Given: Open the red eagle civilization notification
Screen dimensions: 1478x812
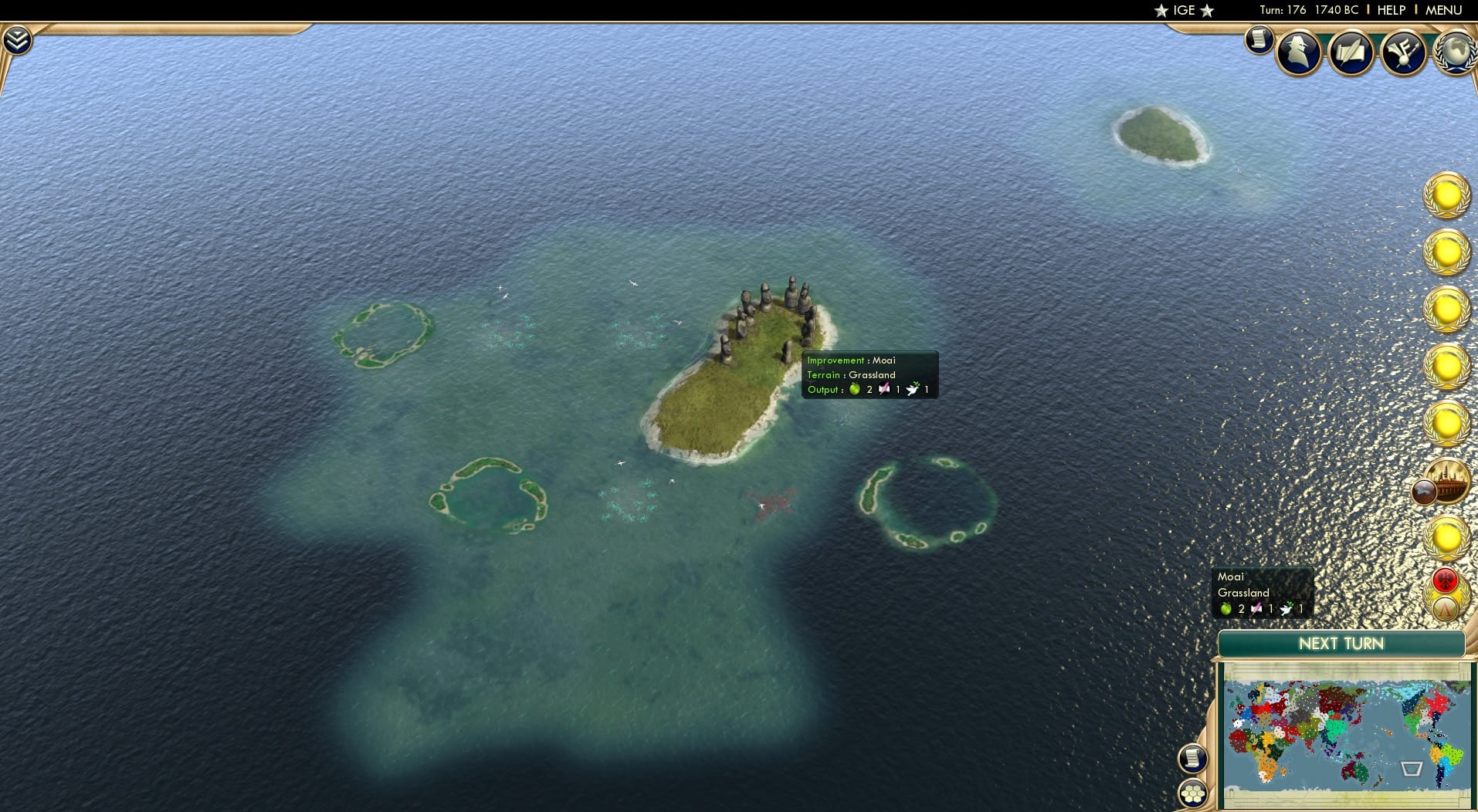Looking at the screenshot, I should click(x=1446, y=580).
